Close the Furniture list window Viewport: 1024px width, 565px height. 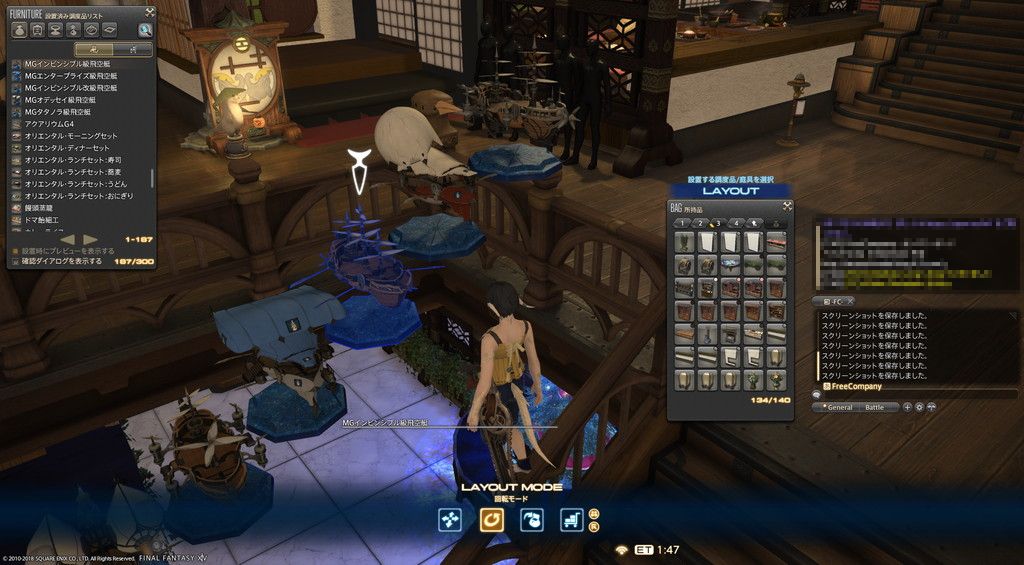149,13
